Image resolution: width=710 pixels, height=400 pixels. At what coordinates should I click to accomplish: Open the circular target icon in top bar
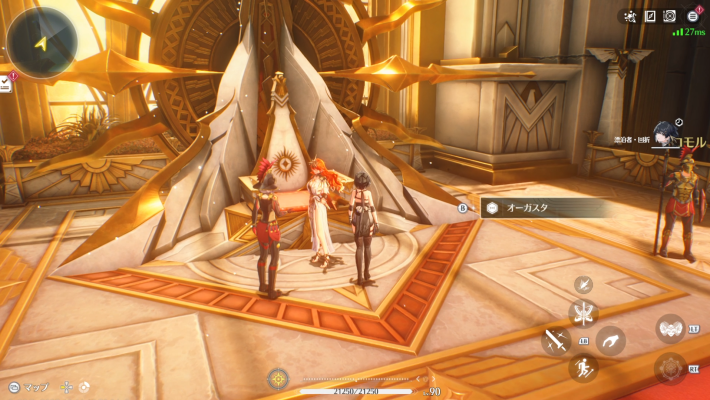click(670, 16)
